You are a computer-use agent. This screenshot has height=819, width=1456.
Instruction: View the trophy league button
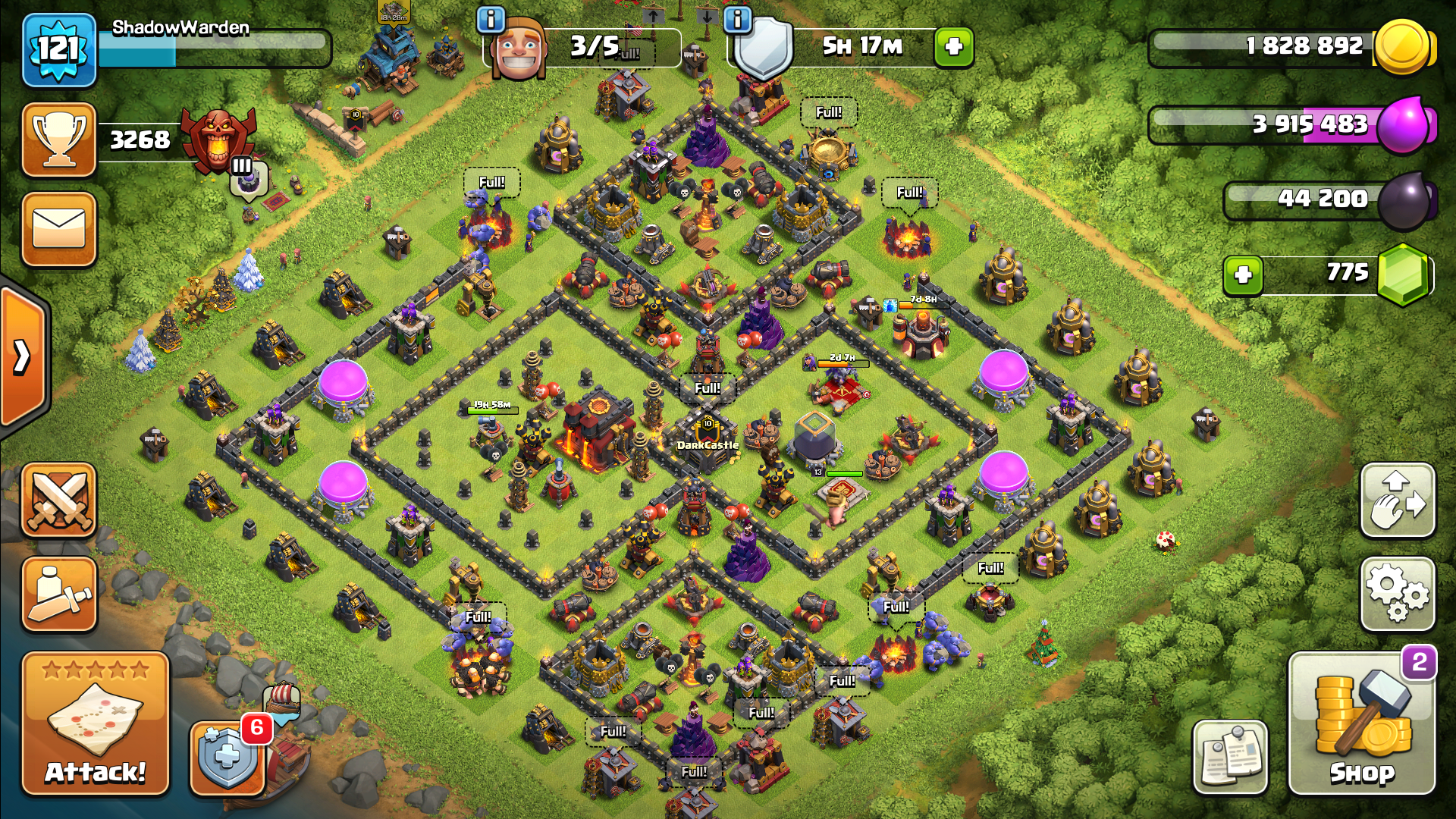click(x=59, y=140)
